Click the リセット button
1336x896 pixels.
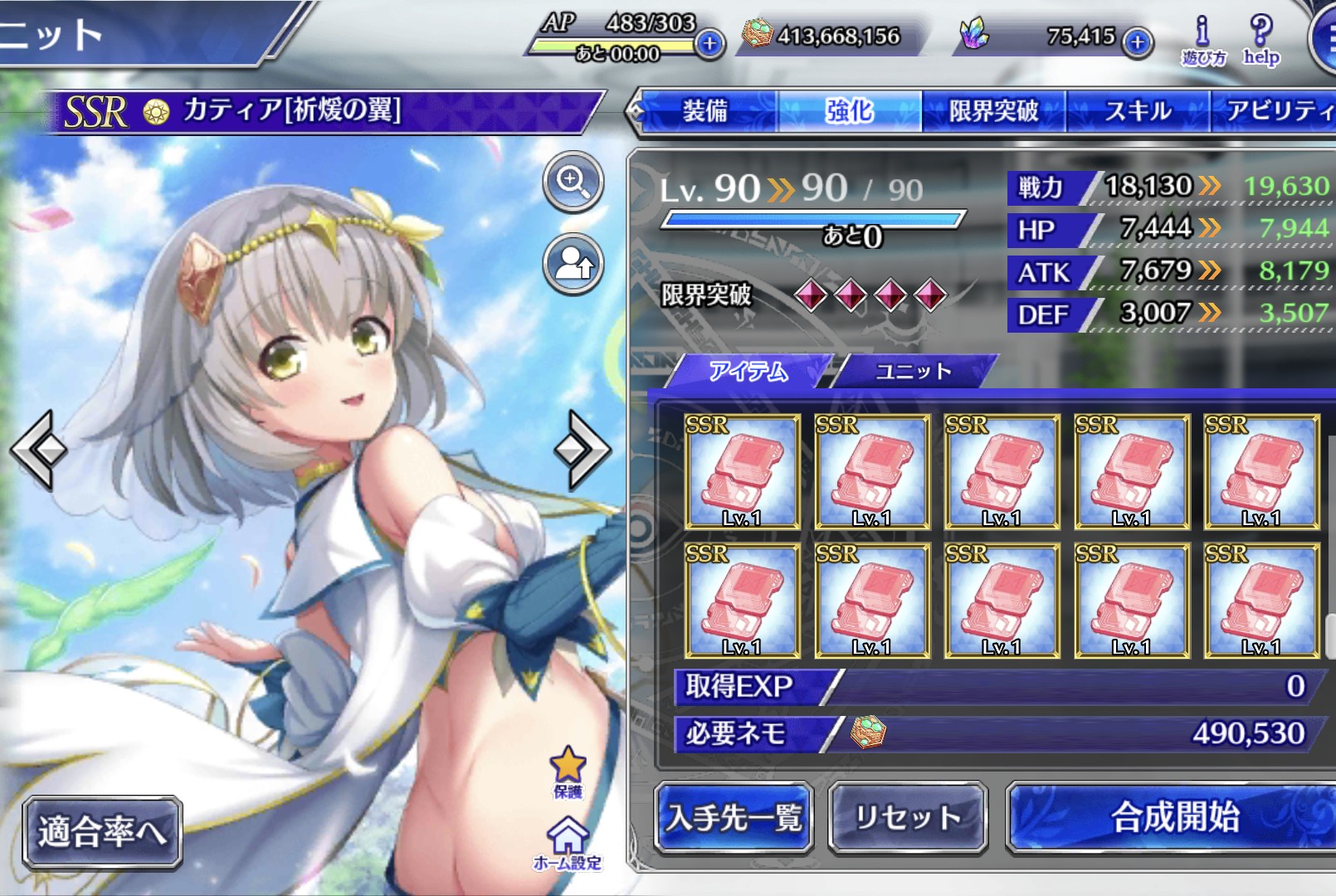908,818
